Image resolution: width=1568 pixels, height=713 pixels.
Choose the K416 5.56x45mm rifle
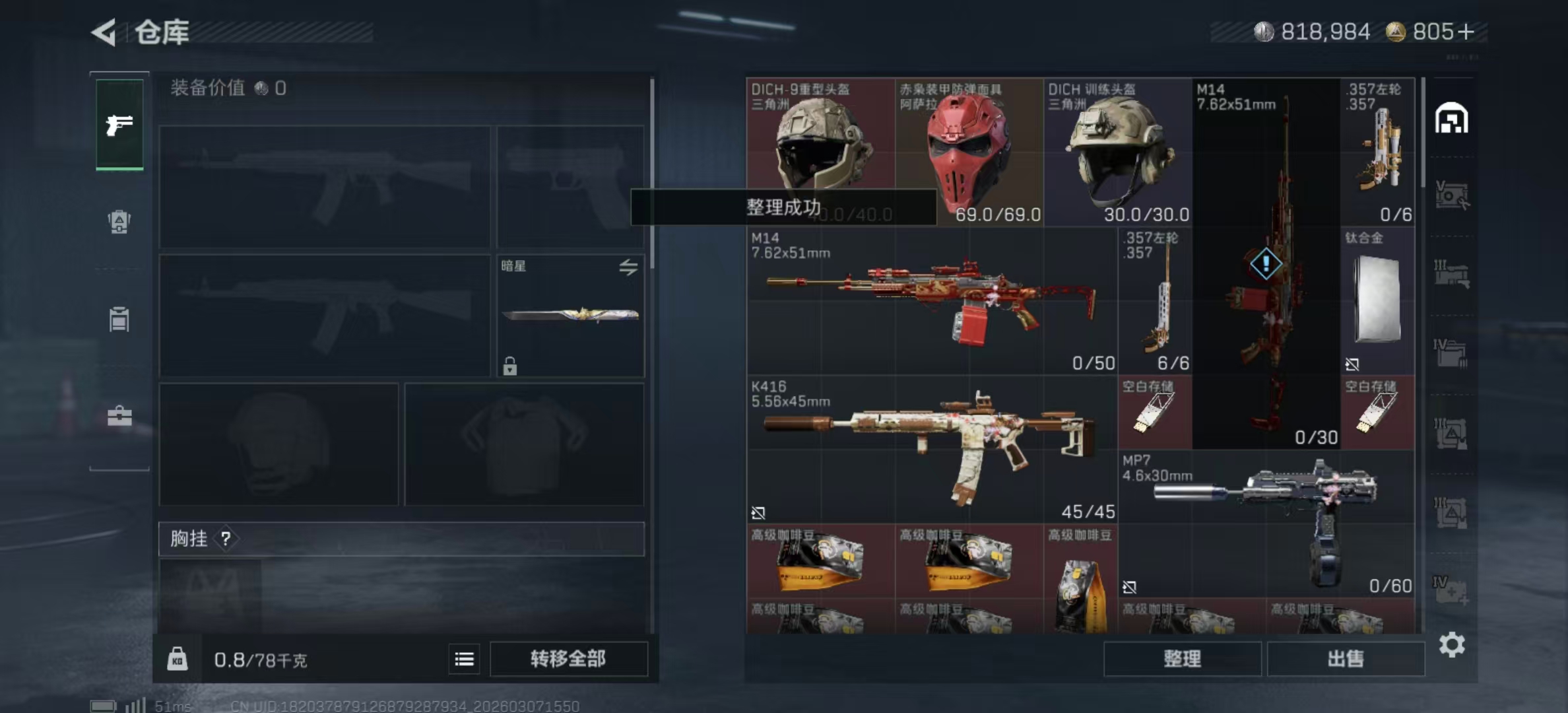click(x=931, y=449)
